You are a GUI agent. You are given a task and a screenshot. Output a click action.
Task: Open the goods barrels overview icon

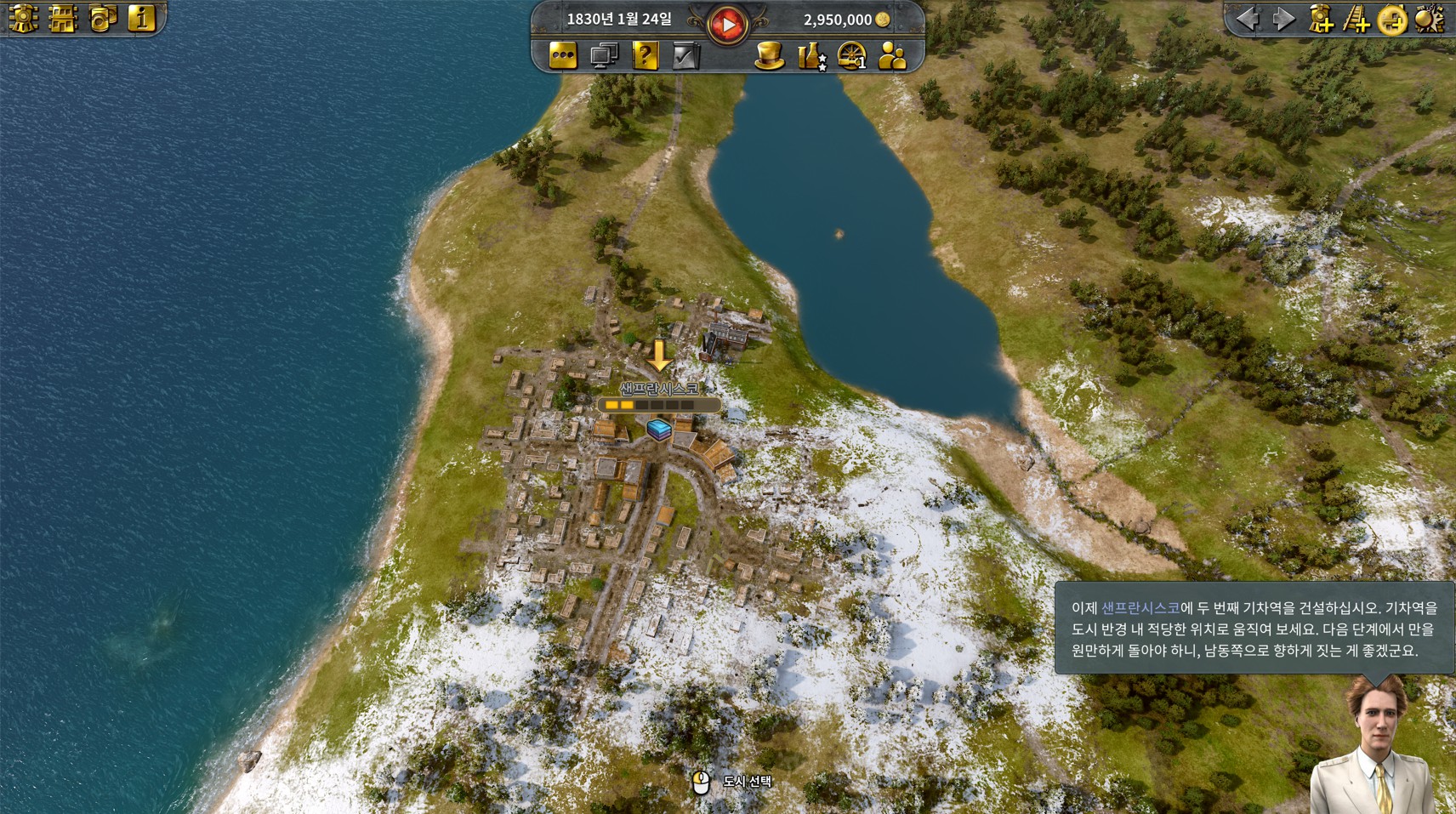coord(102,18)
